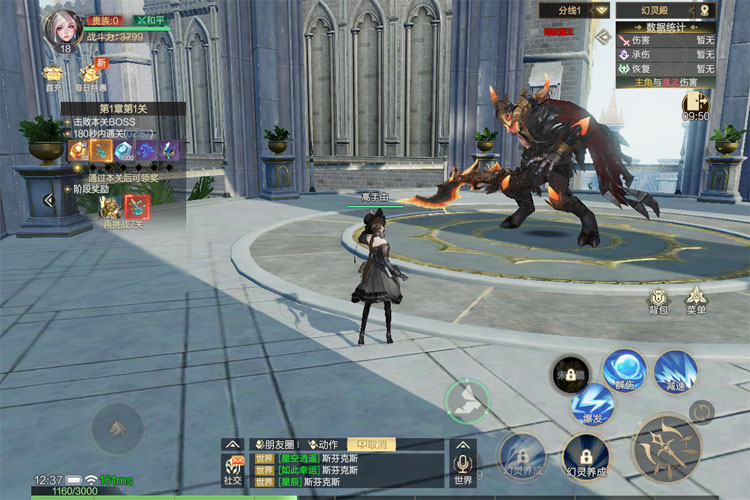Click the dodge dash button

click(467, 402)
